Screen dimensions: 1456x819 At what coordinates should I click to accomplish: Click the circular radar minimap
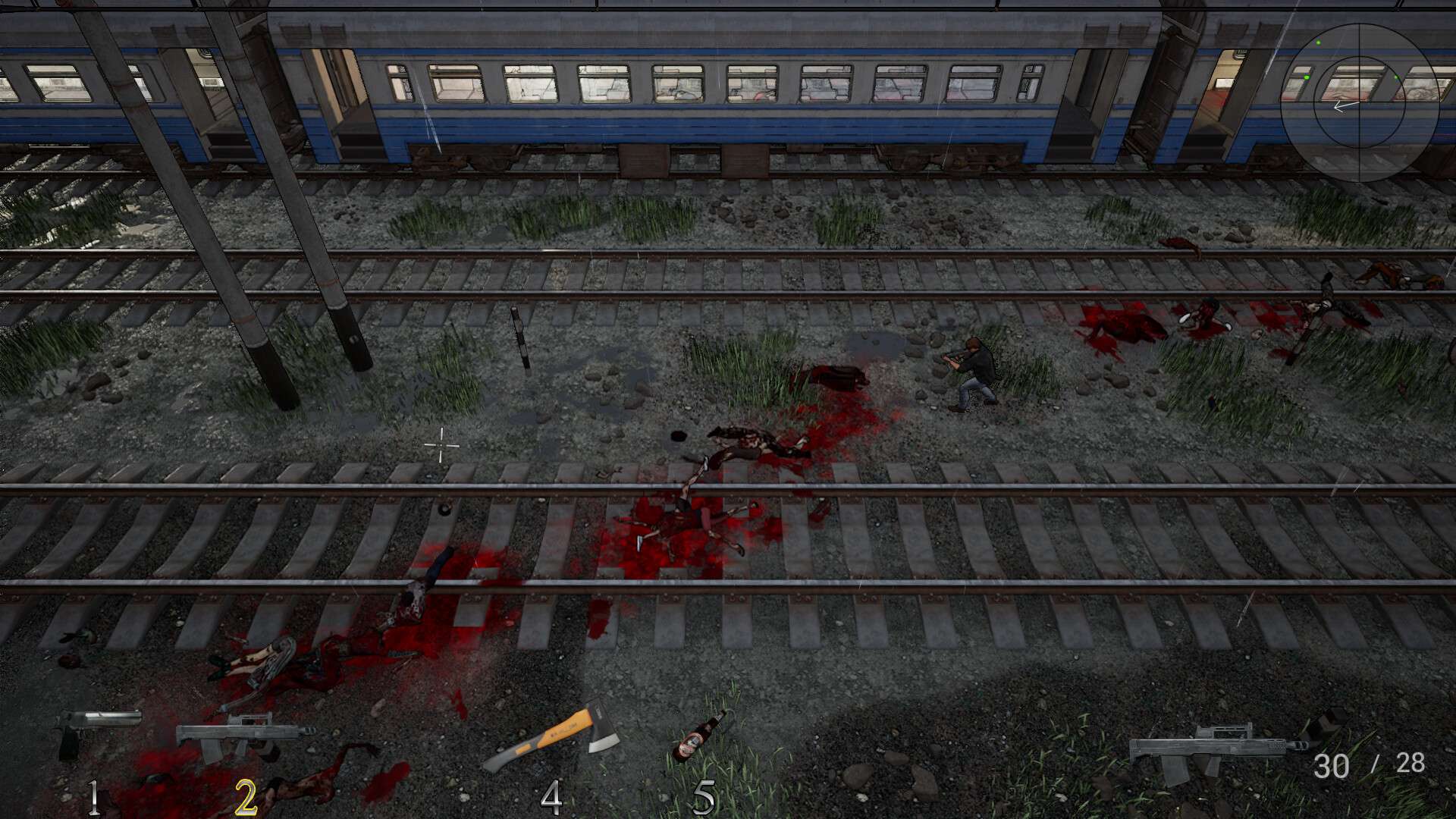1359,102
